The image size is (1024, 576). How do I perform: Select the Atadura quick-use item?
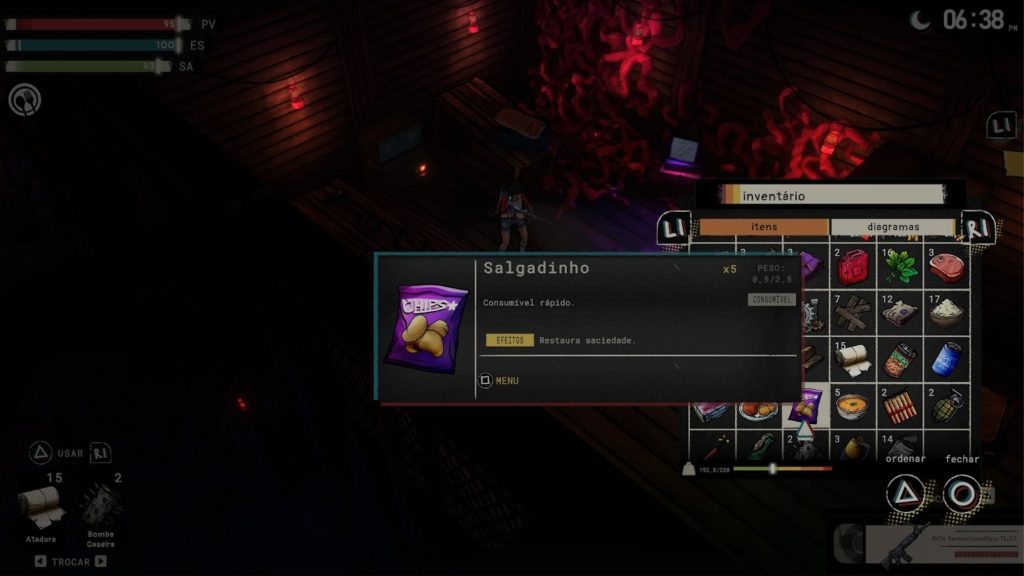[x=41, y=507]
